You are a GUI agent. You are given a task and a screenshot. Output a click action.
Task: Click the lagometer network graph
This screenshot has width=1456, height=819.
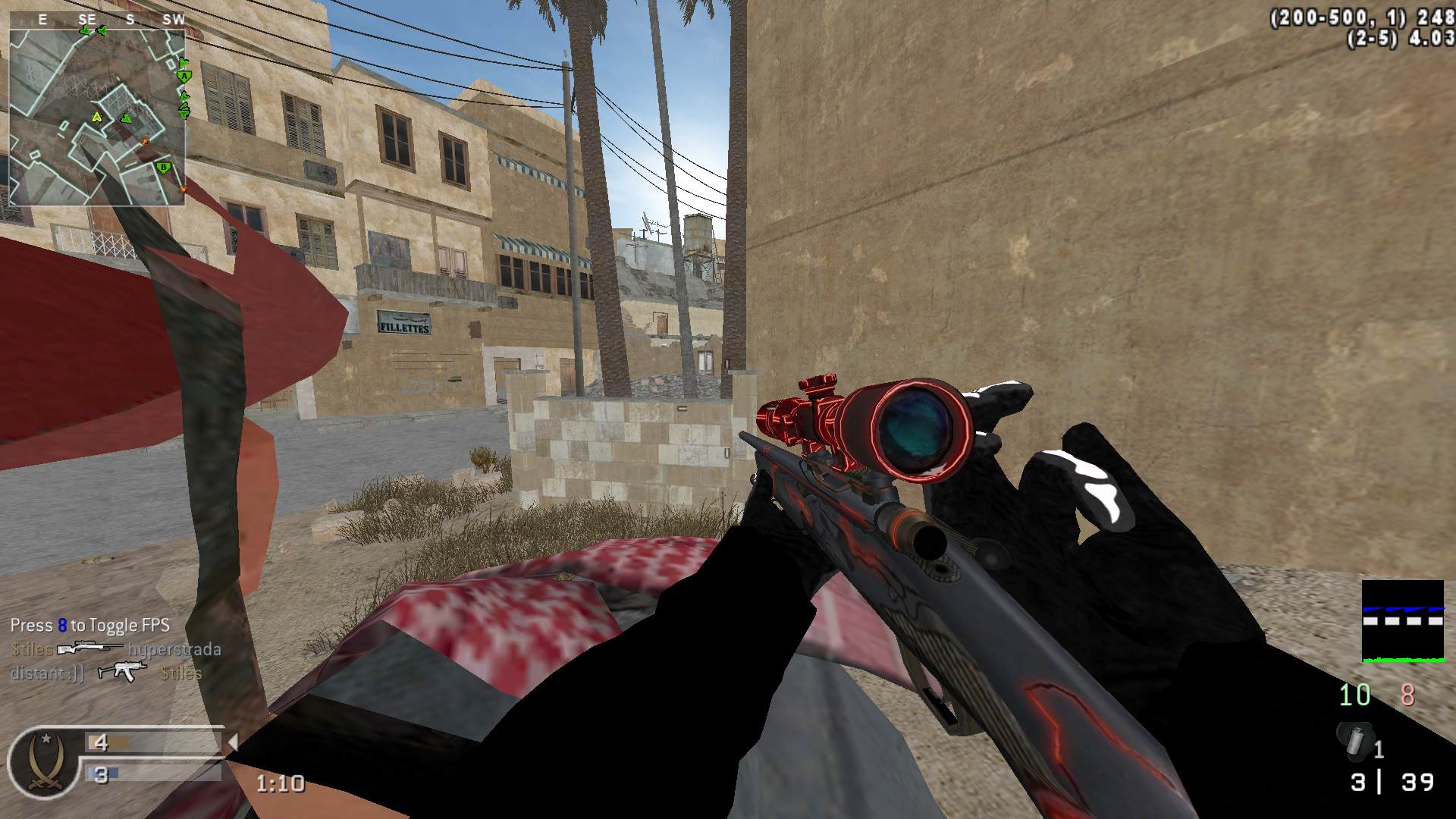tap(1403, 621)
